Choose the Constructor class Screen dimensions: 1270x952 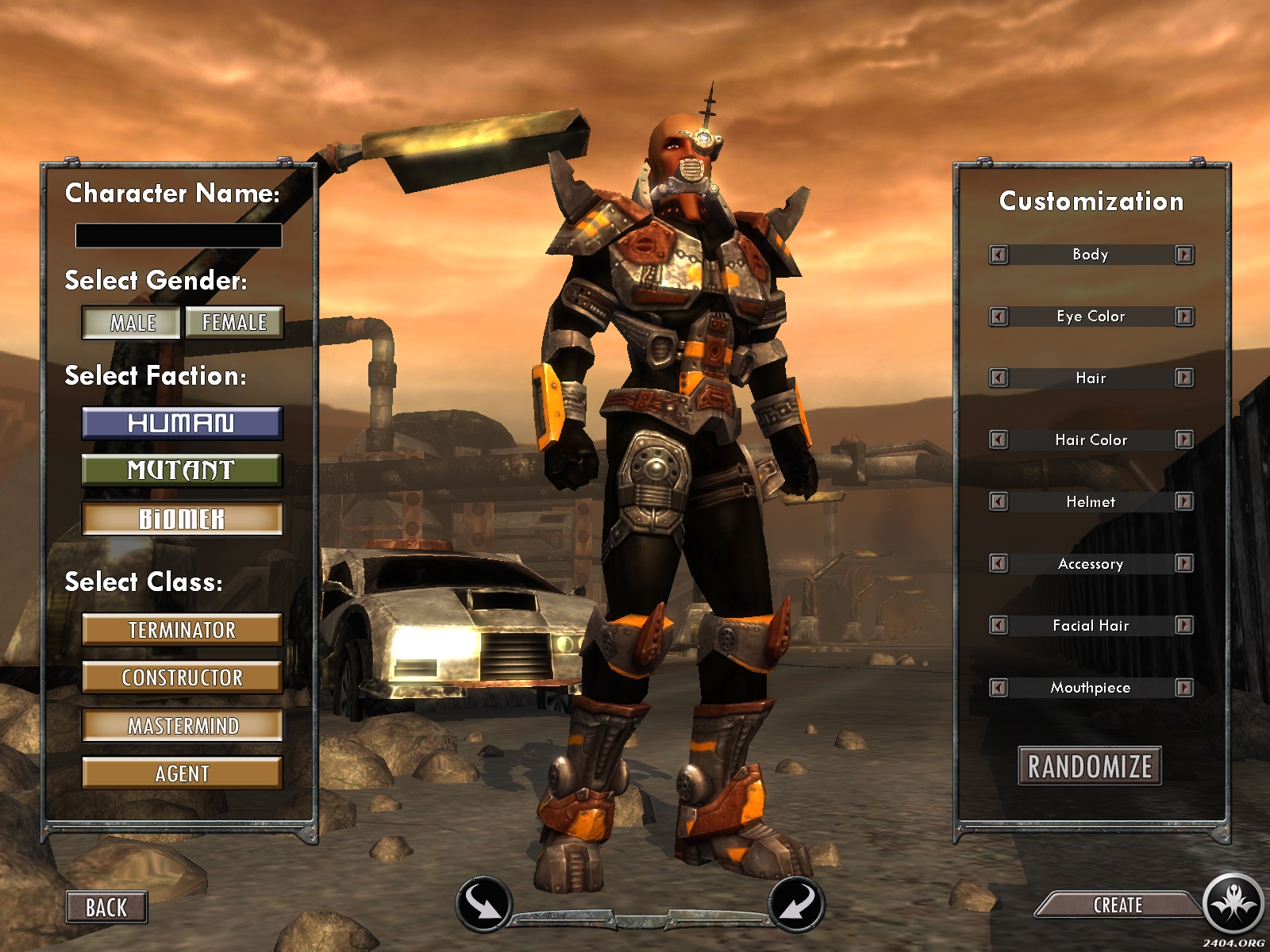point(182,678)
